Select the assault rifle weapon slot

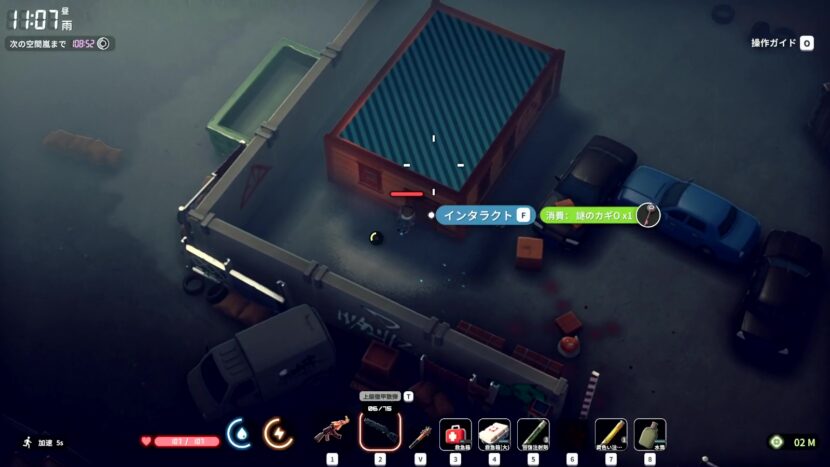pyautogui.click(x=332, y=433)
